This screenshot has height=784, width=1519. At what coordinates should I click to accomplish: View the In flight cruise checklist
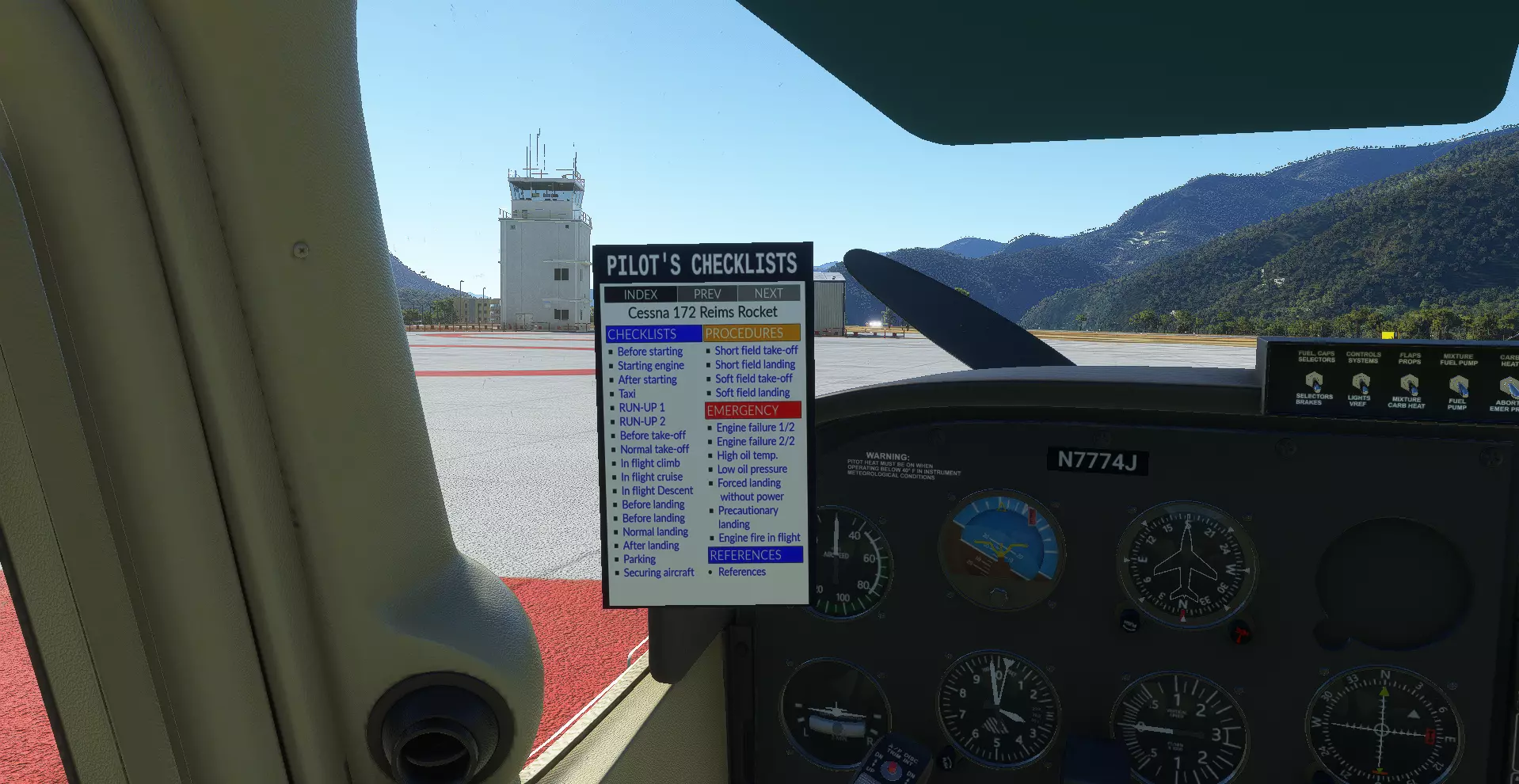651,477
